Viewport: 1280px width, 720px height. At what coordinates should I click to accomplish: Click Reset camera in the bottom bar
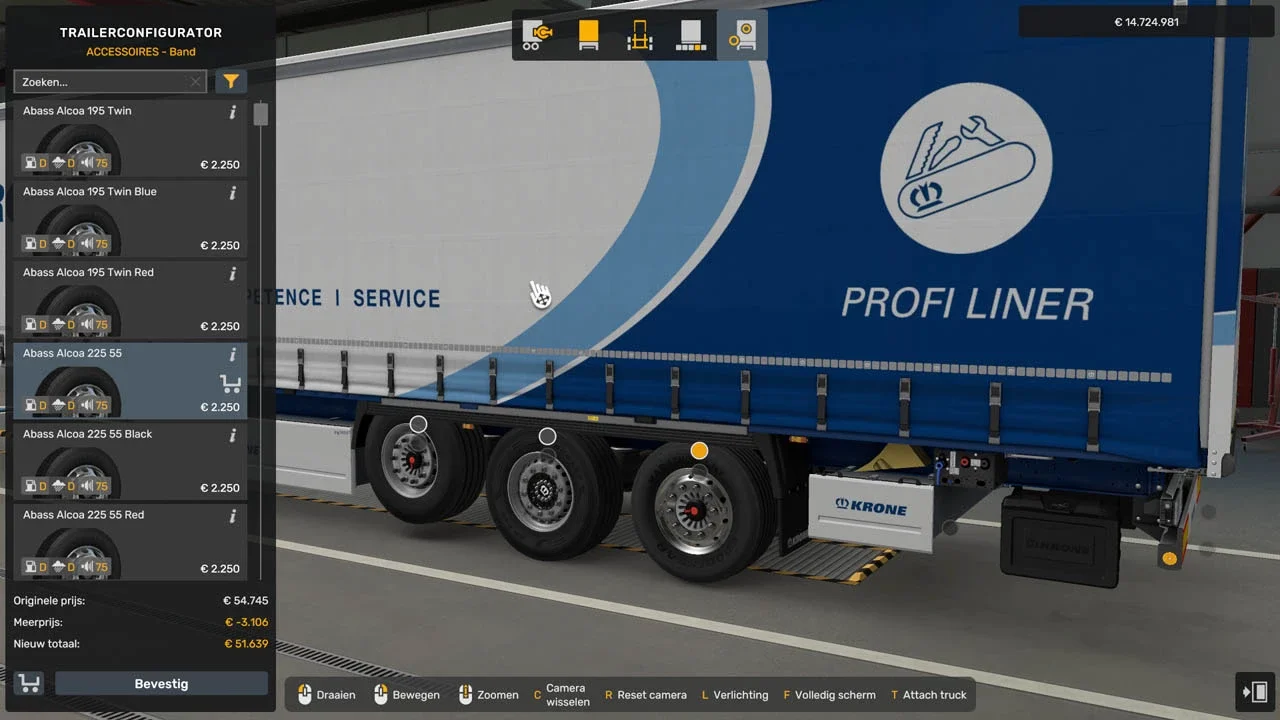pos(646,694)
